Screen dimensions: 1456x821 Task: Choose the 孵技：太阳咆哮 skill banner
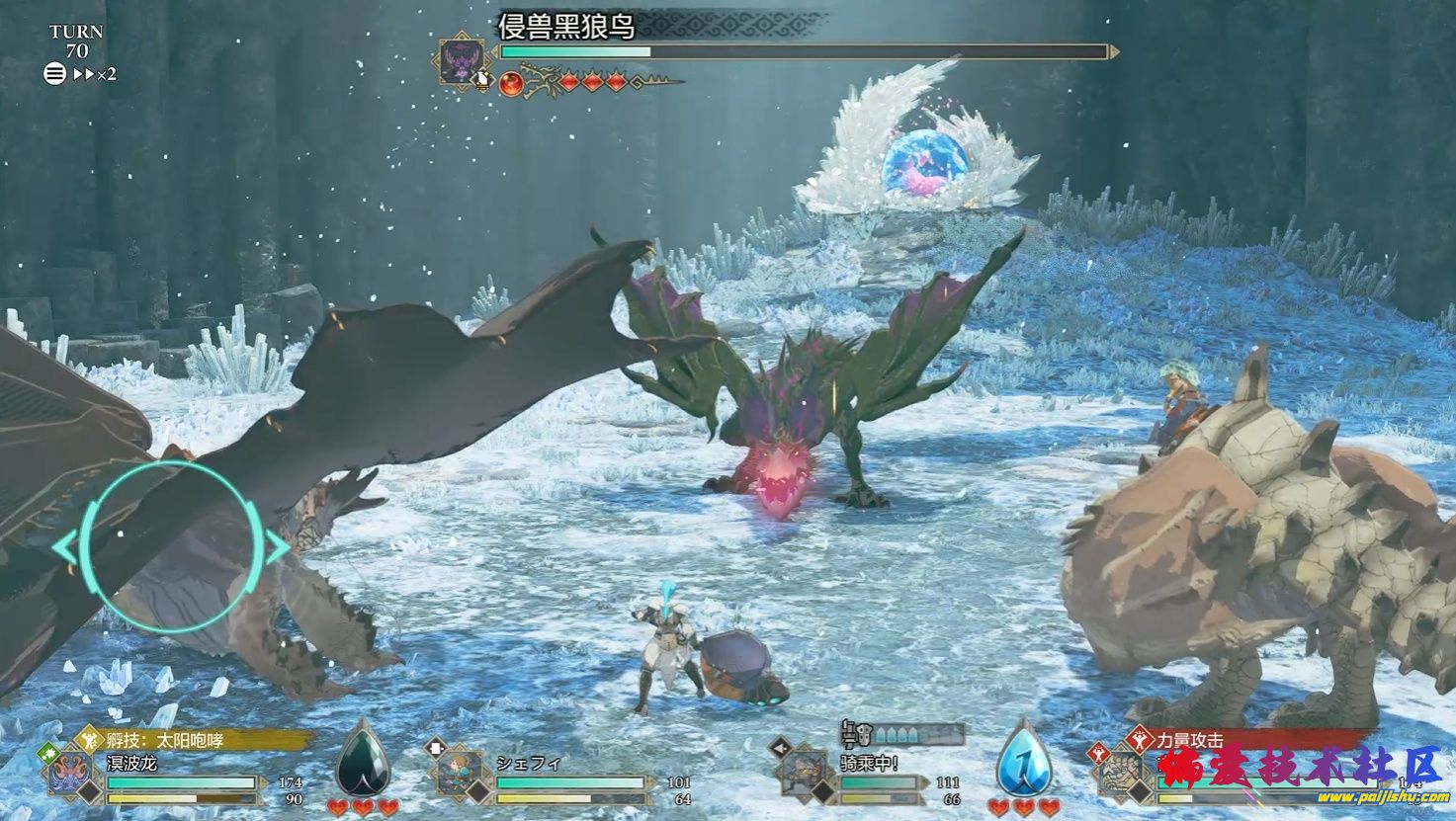[x=198, y=740]
